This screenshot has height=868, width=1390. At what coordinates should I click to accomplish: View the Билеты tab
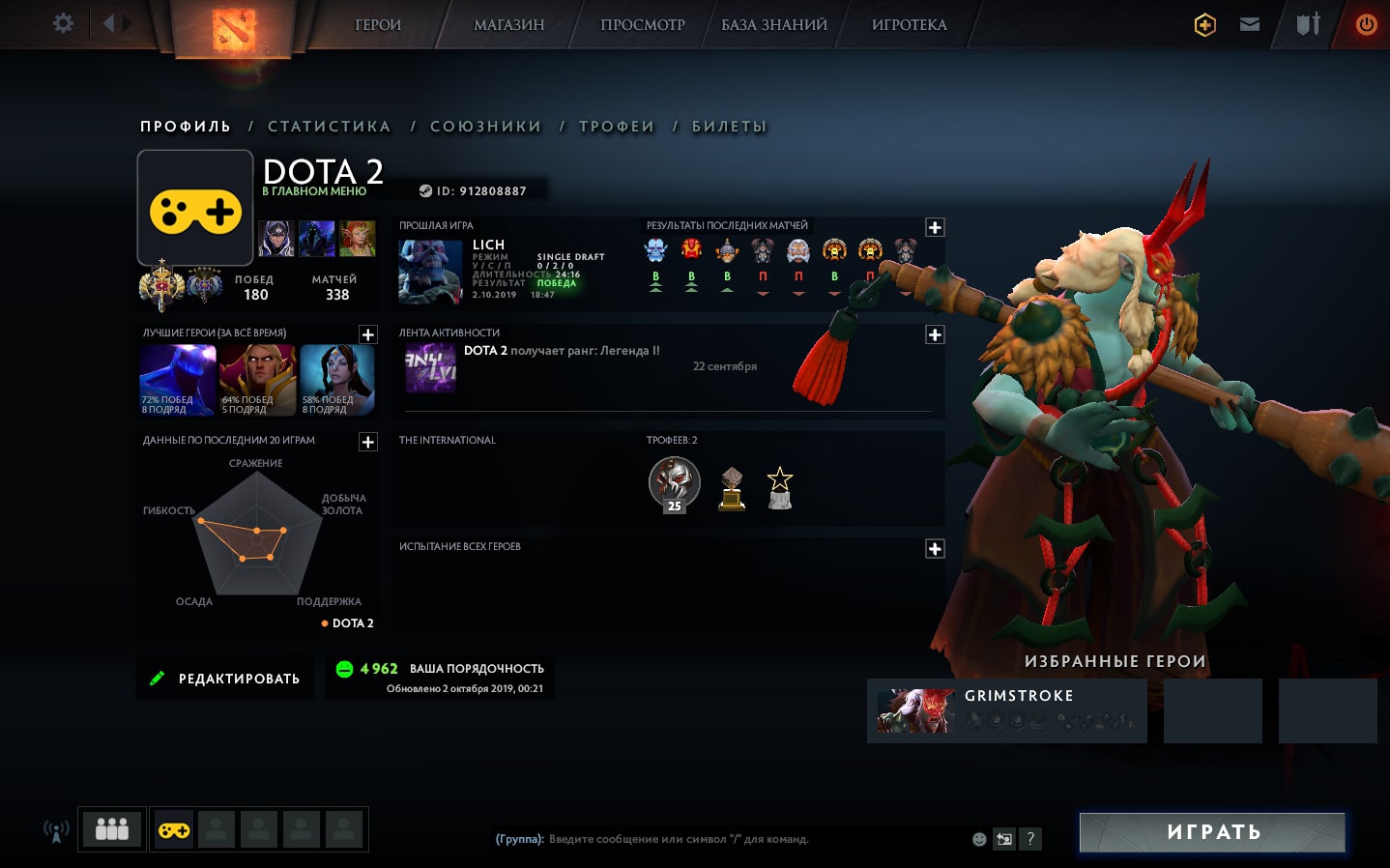[729, 127]
